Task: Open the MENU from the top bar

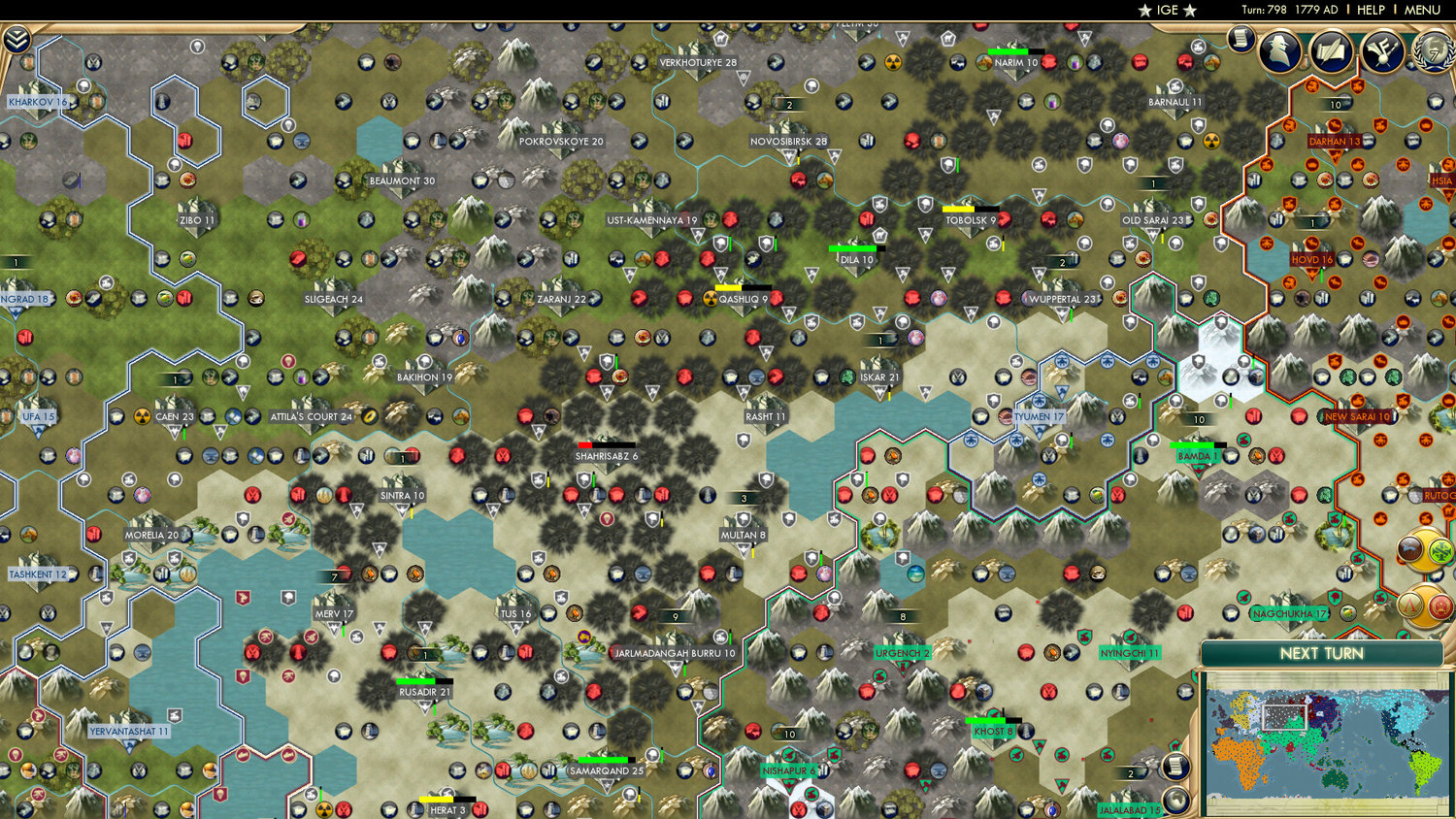Action: [x=1422, y=10]
